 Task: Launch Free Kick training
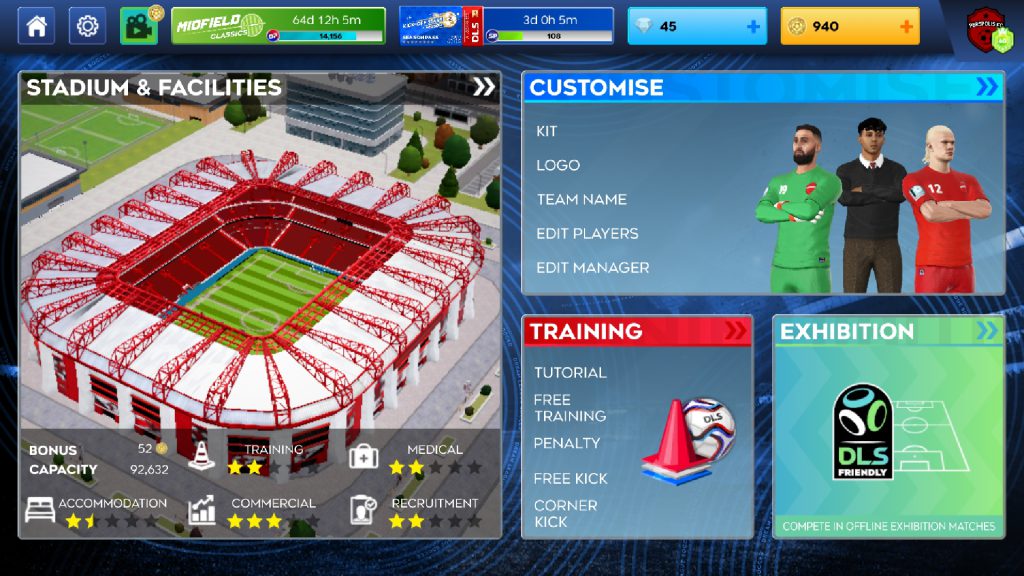coord(571,478)
